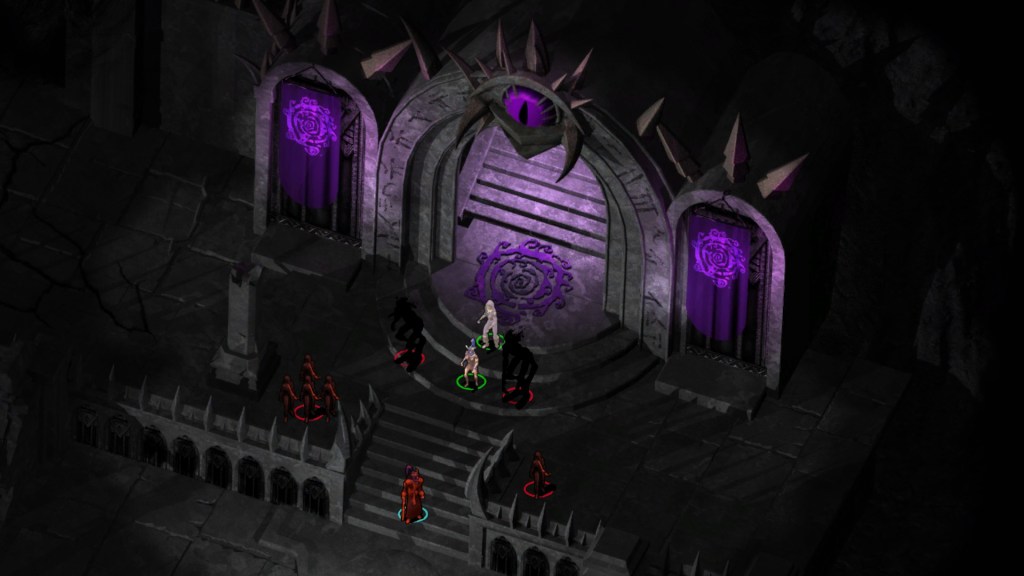1024x576 pixels.
Task: Select the blue-haired party member with green circle
Action: click(469, 362)
